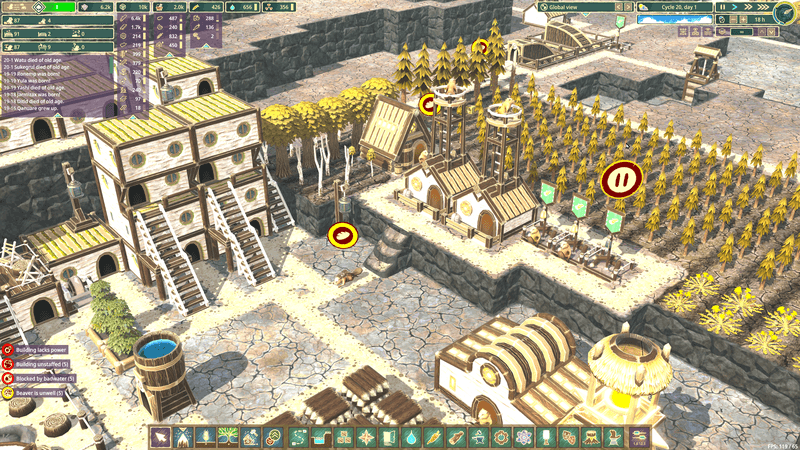Open the water resource counter showing 656

pyautogui.click(x=242, y=7)
